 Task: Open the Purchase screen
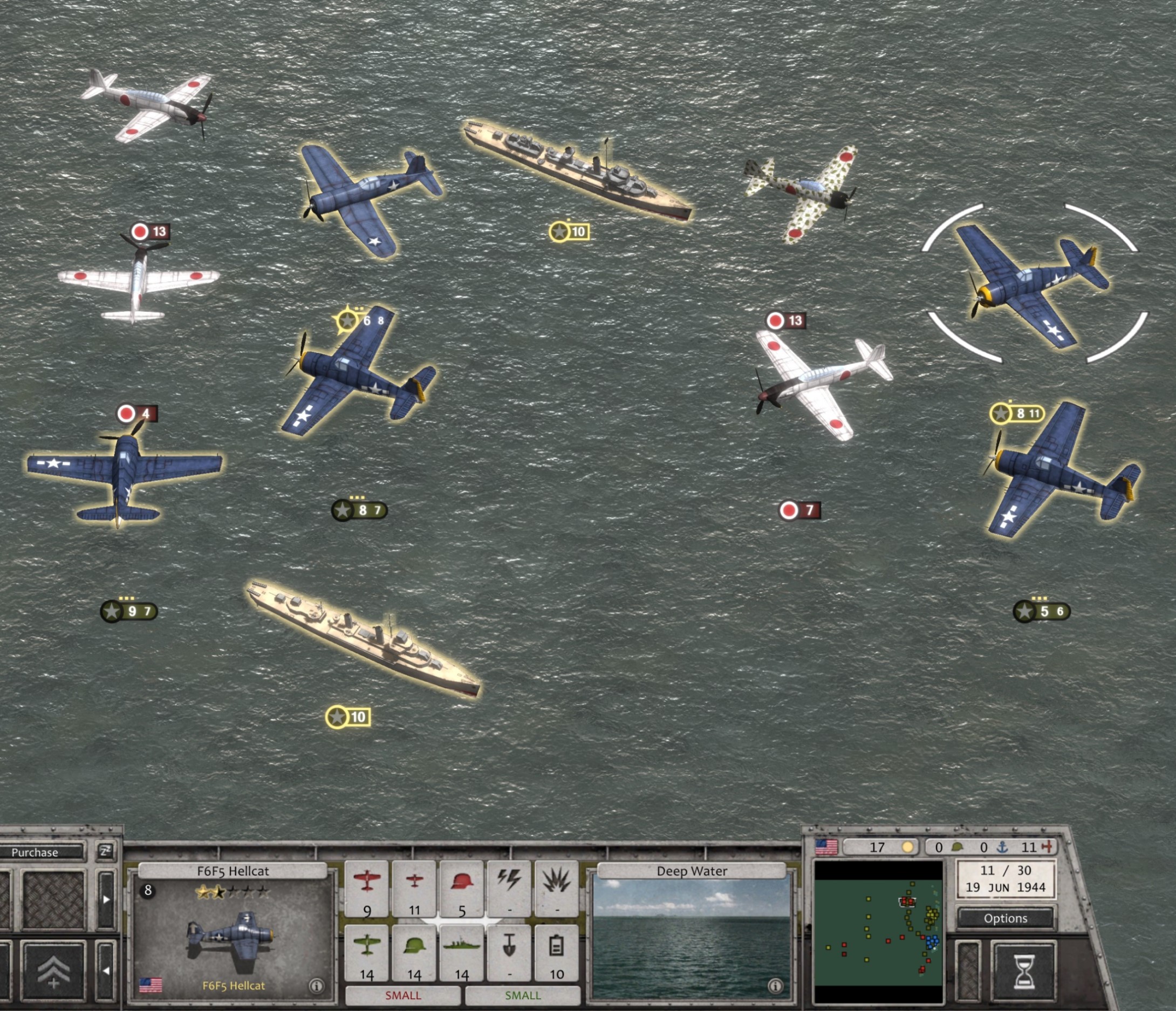click(x=36, y=852)
